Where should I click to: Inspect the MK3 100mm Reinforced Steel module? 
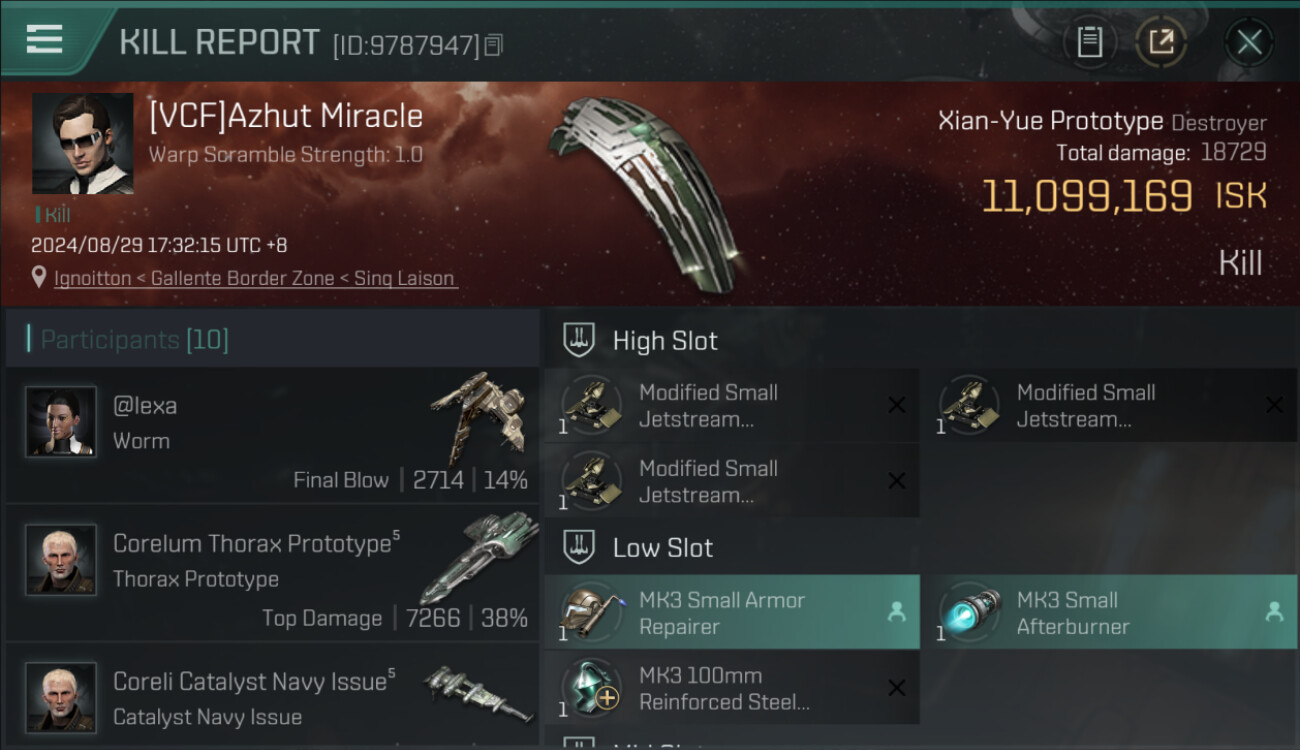click(x=731, y=688)
